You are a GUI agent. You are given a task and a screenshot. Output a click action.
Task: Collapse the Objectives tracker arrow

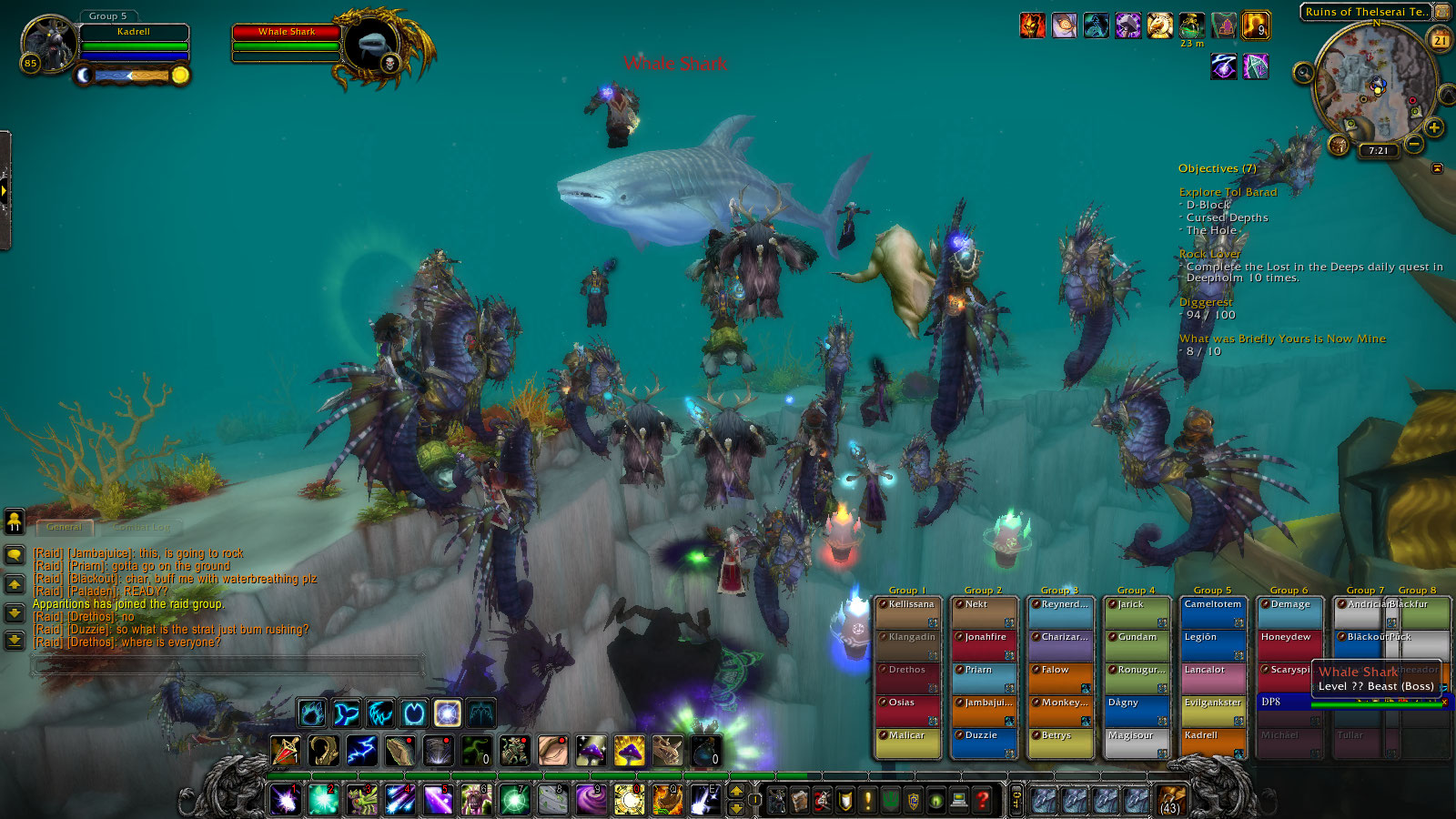pos(1437,168)
